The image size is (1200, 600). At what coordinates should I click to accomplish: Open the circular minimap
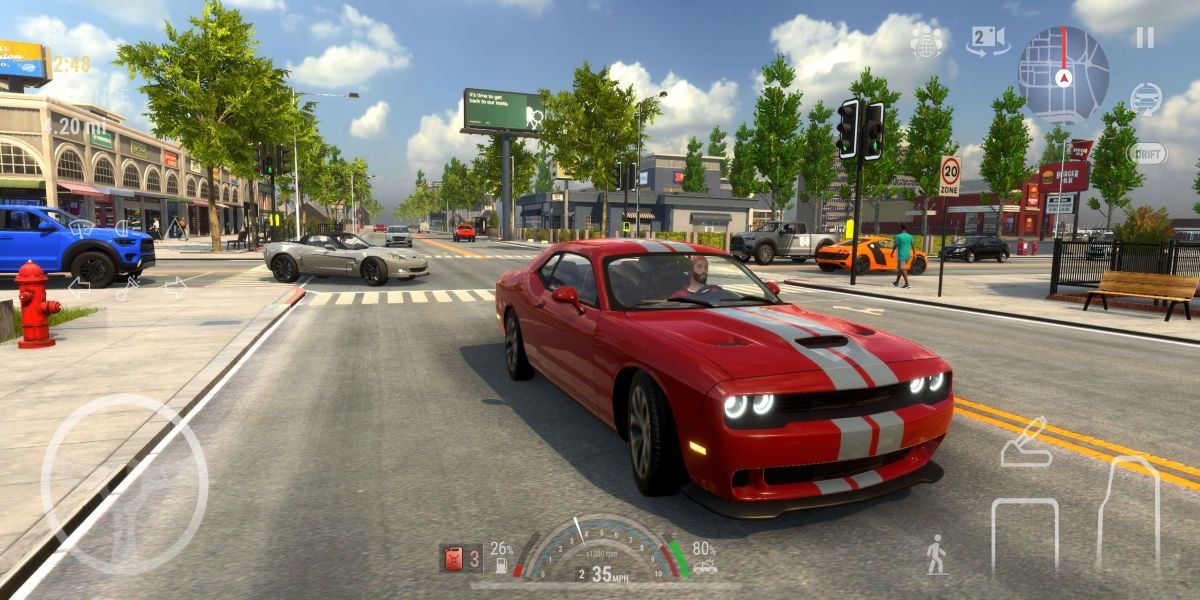pos(1063,75)
